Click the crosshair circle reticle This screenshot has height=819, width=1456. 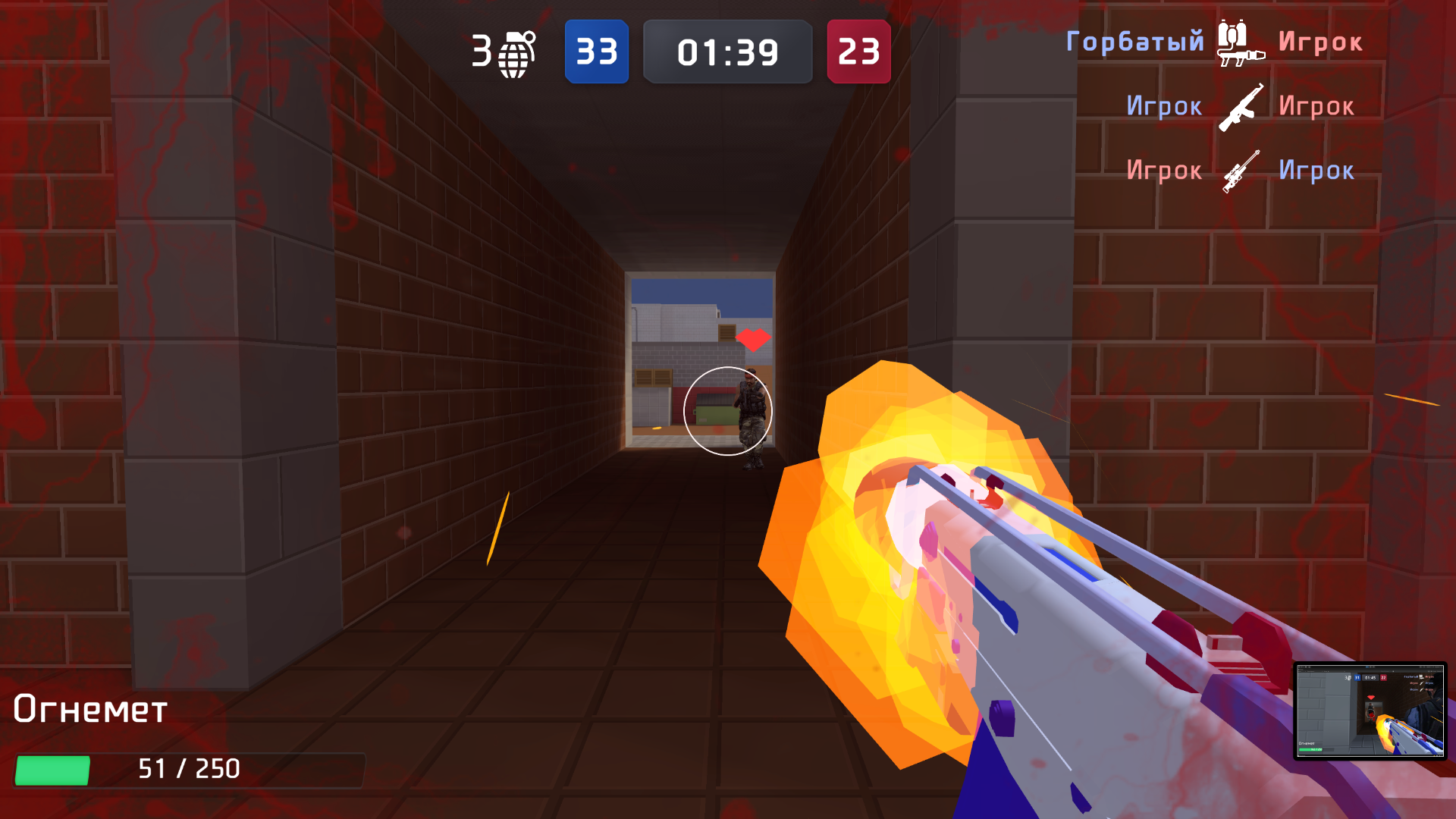[x=728, y=411]
